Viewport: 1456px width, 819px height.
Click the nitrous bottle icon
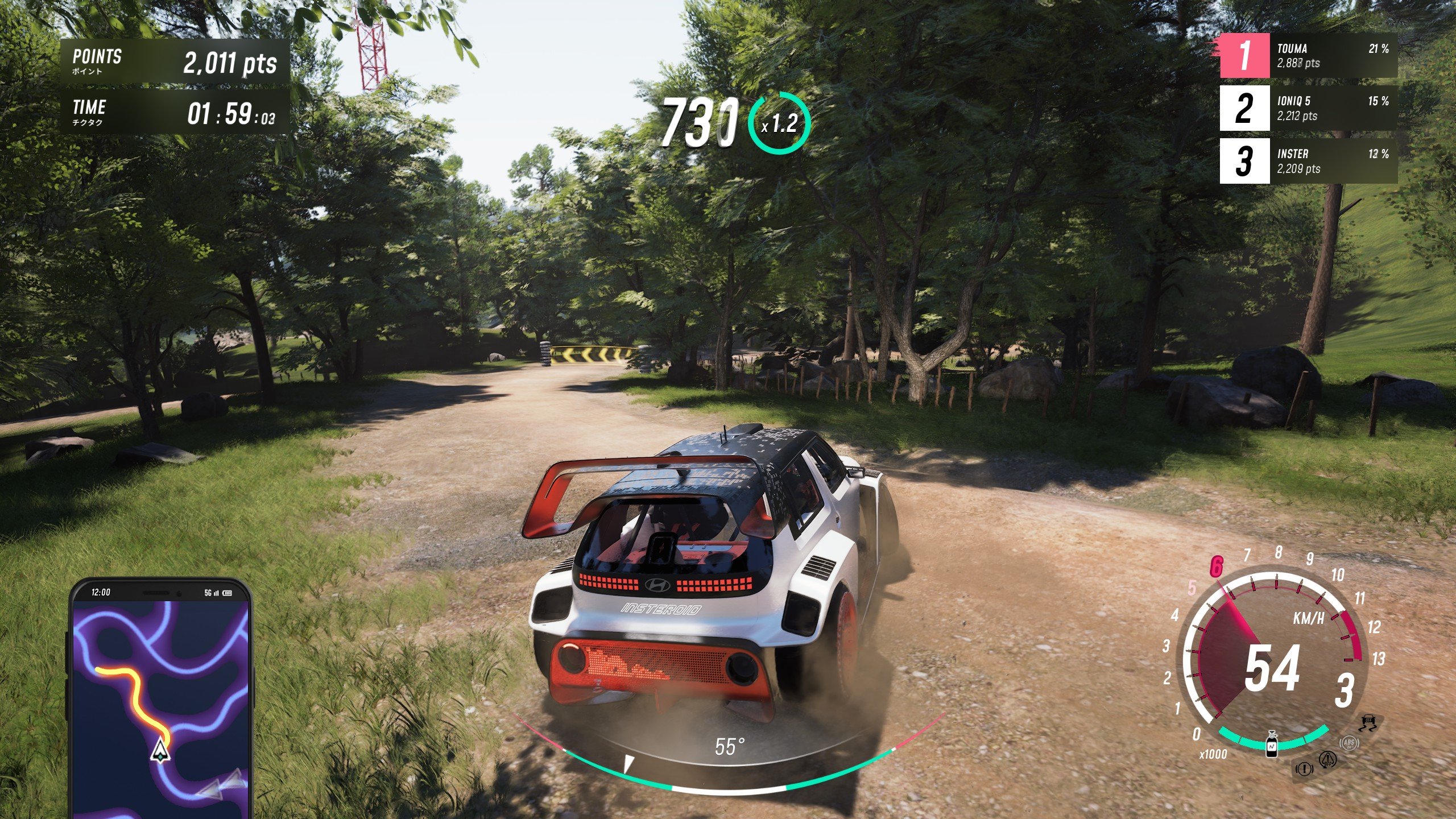[1272, 745]
